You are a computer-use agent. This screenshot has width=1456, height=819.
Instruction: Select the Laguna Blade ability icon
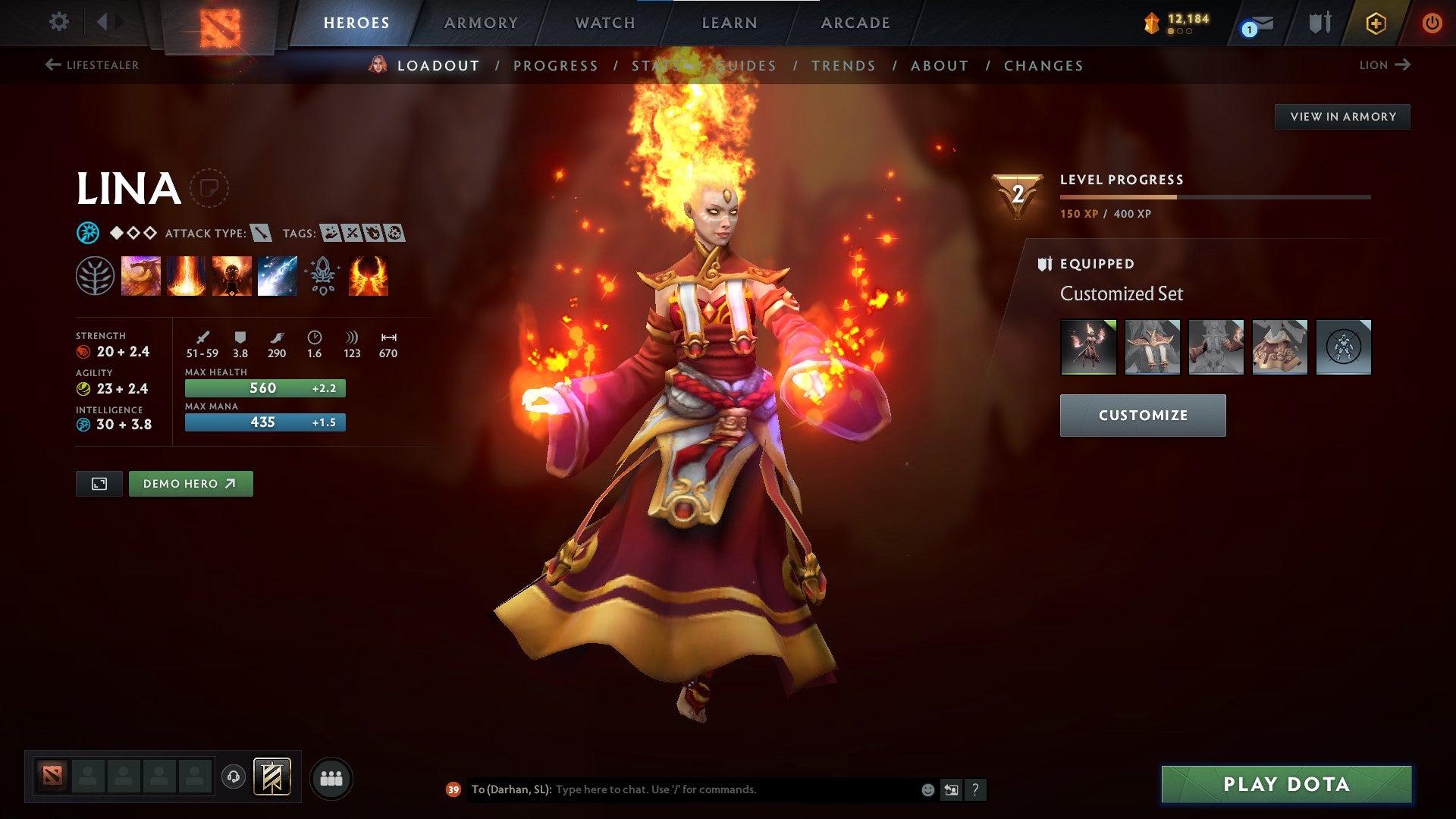pos(278,275)
